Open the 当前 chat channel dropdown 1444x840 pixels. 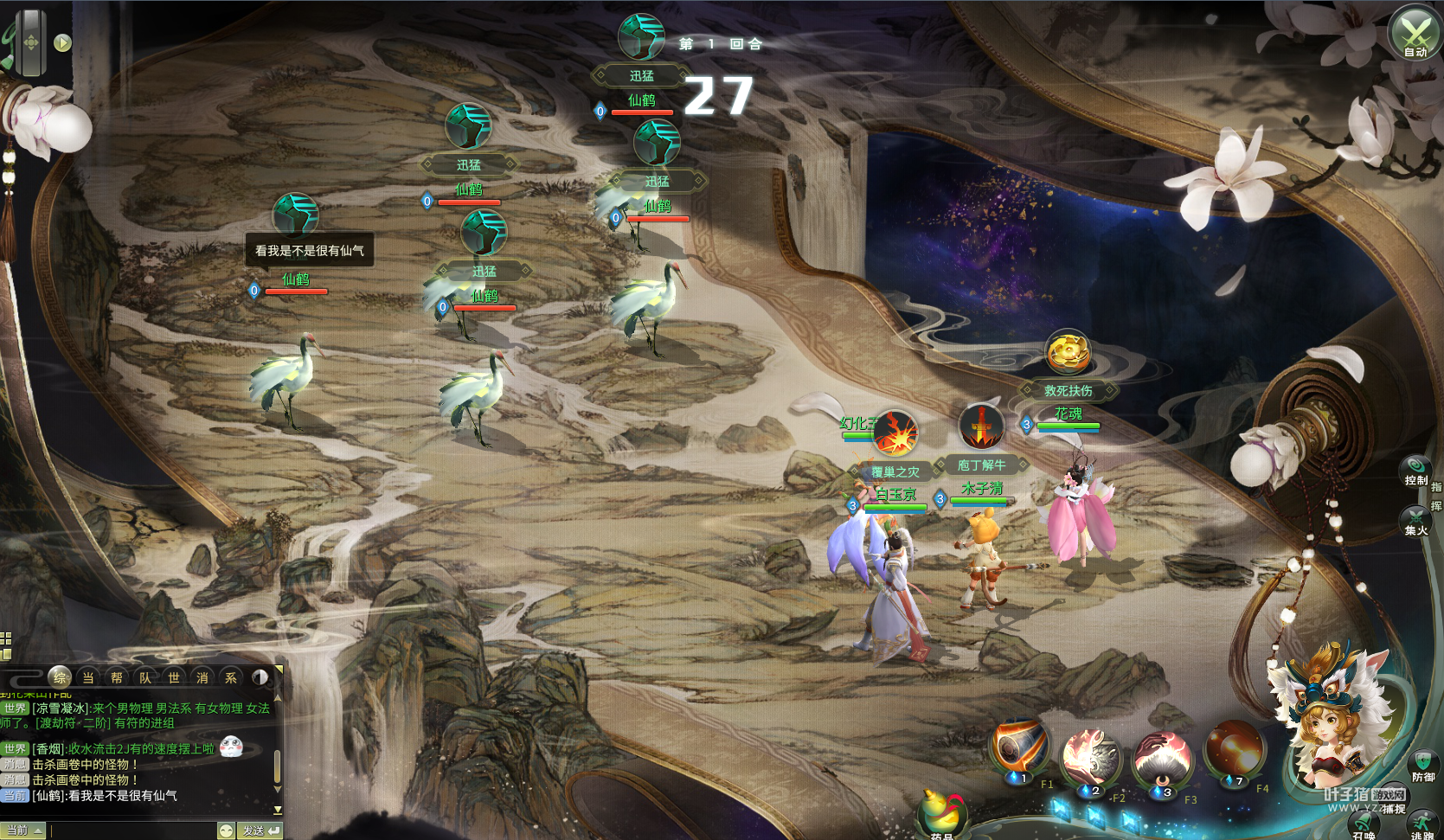click(22, 830)
